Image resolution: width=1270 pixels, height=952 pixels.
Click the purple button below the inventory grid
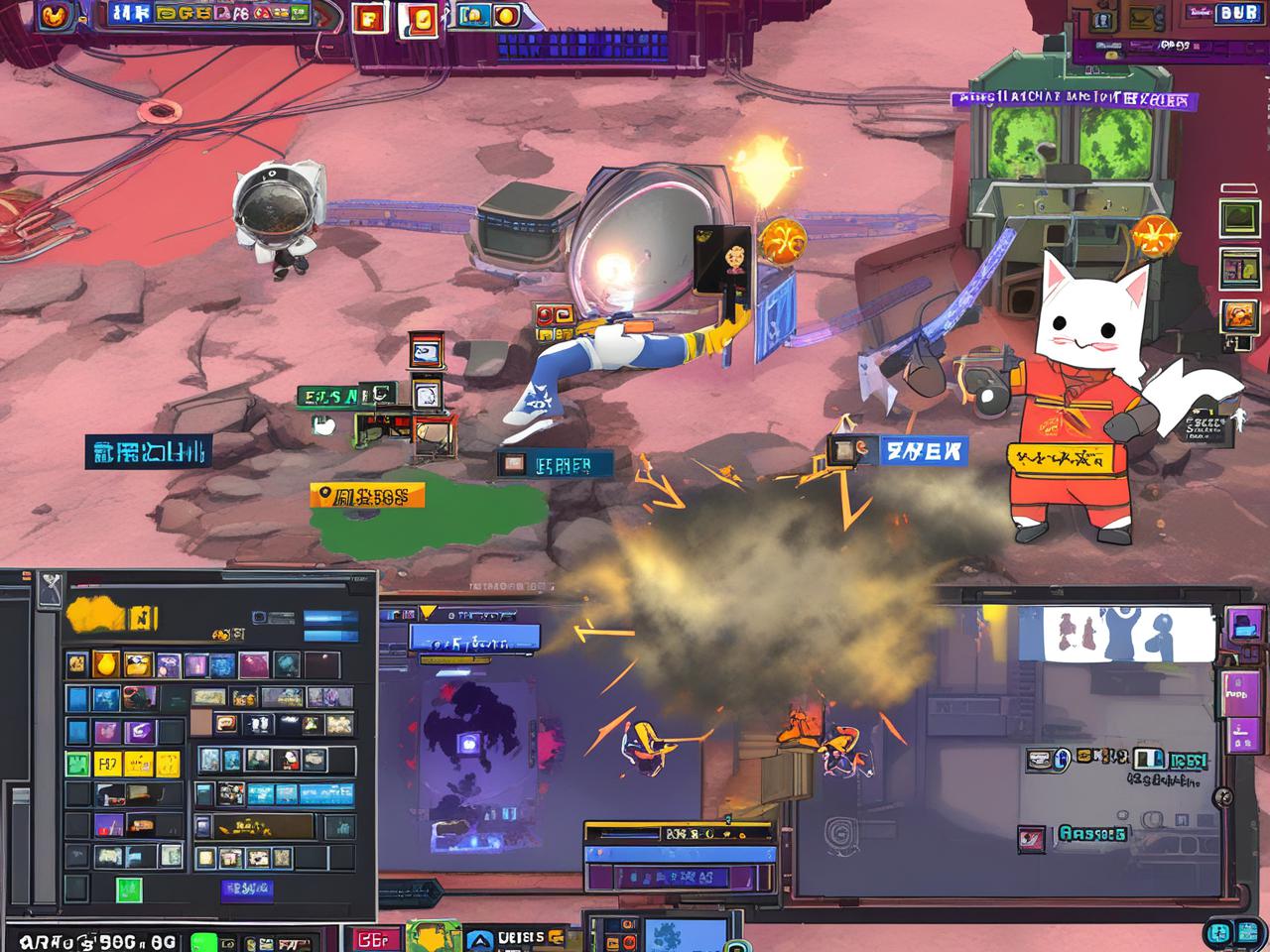(x=245, y=889)
